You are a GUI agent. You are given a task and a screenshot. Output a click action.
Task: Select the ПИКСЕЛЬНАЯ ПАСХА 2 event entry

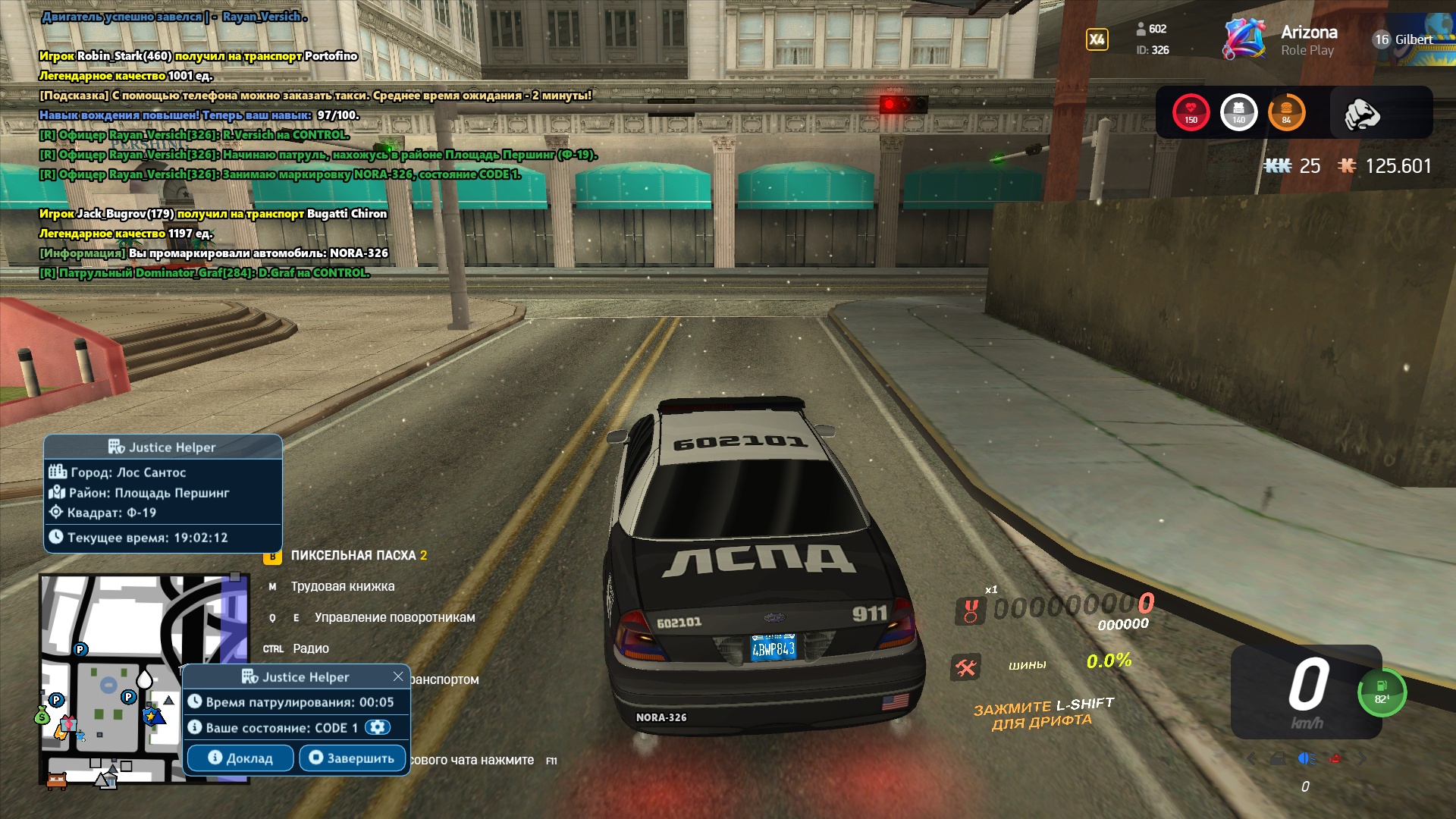click(x=358, y=555)
